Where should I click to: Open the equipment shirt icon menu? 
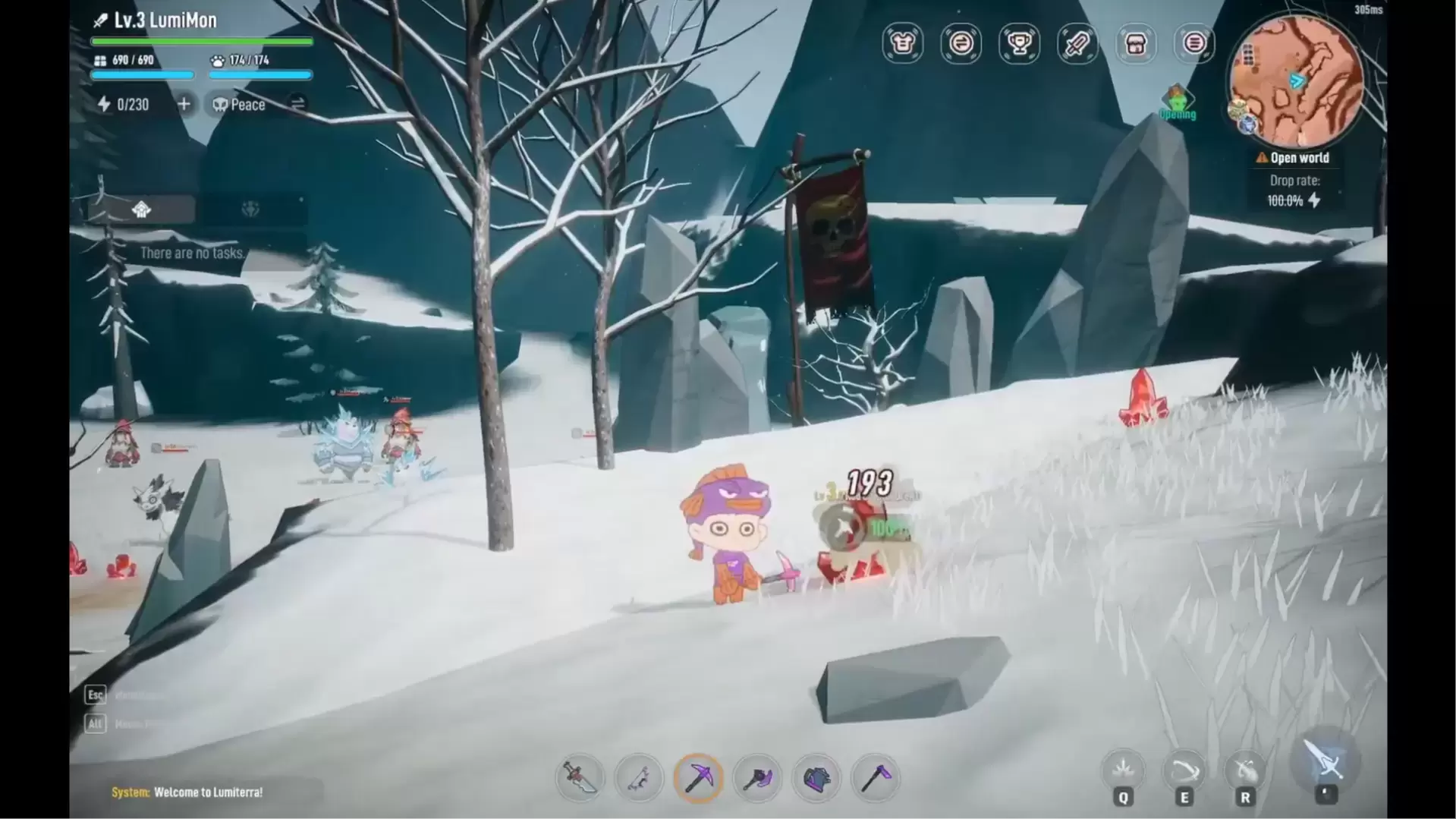(902, 43)
